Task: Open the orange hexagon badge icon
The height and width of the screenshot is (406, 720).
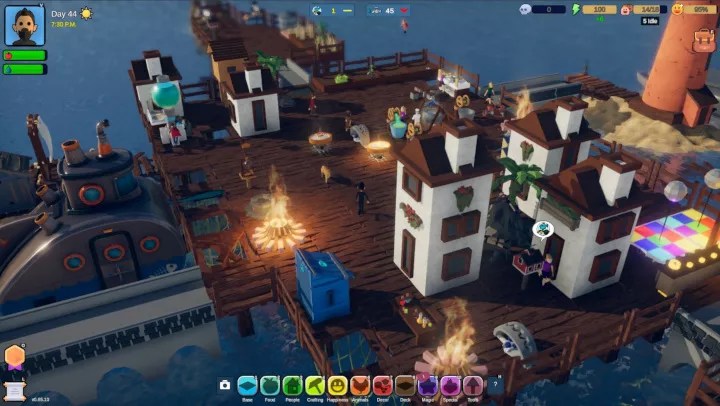Action: pos(15,356)
